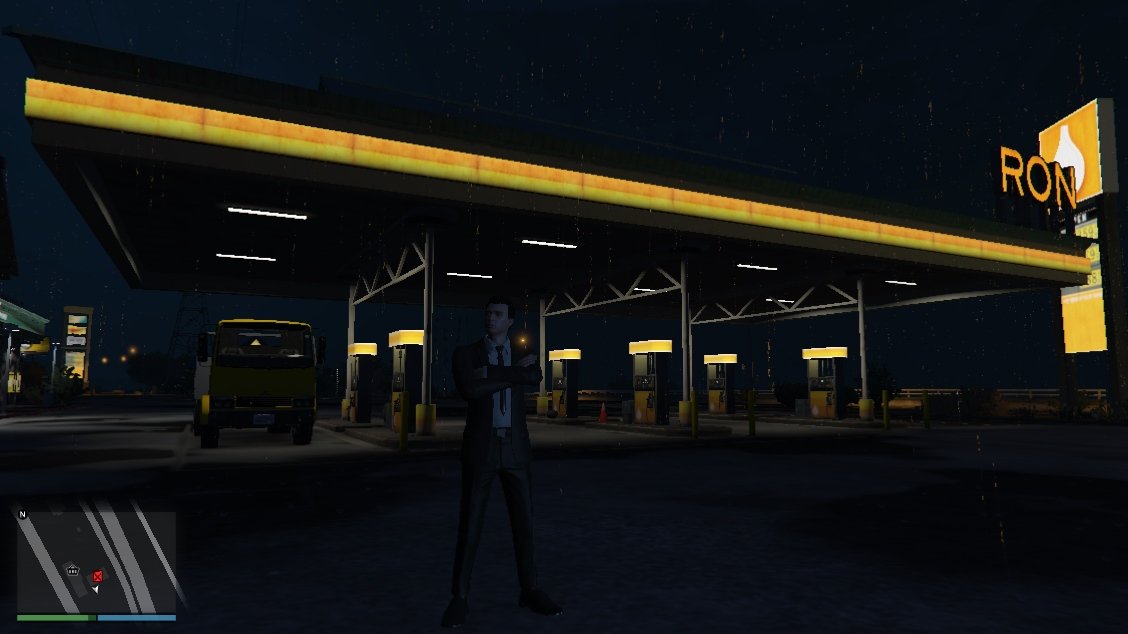The height and width of the screenshot is (634, 1128).
Task: Click the north indicator on the minimap
Action: [22, 514]
